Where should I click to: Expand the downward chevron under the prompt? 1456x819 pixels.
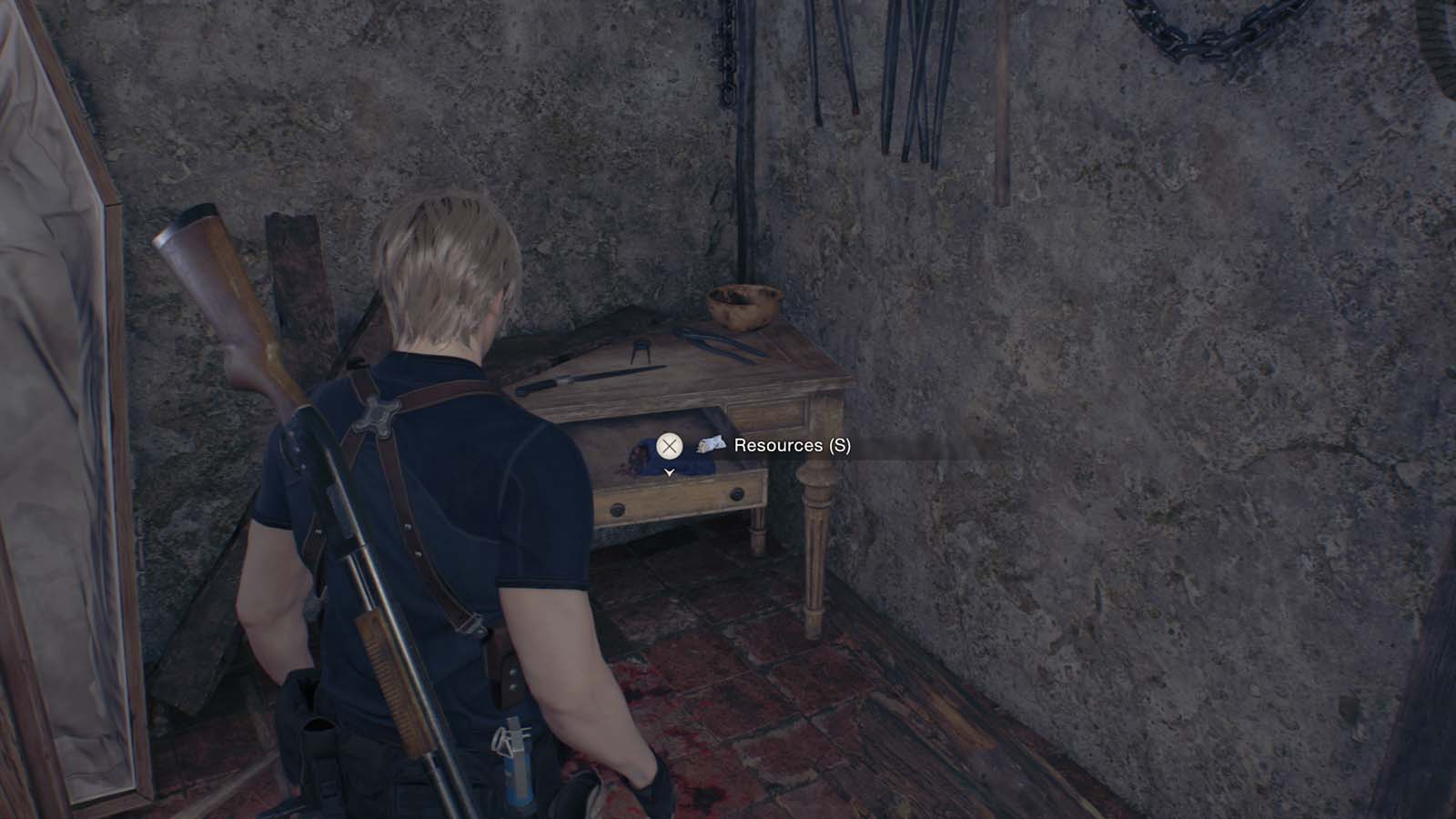(x=669, y=472)
